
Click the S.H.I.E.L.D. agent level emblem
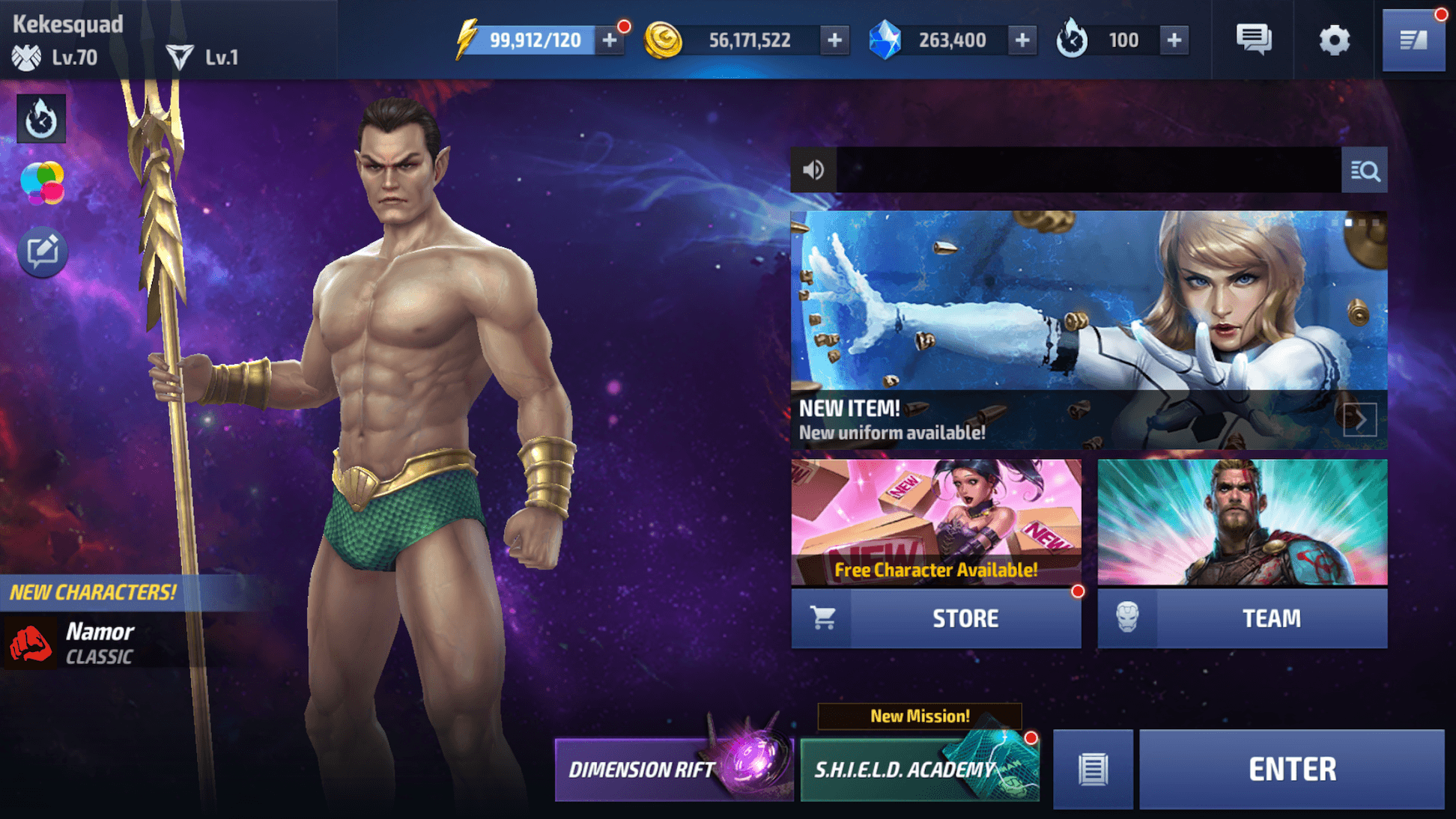26,56
